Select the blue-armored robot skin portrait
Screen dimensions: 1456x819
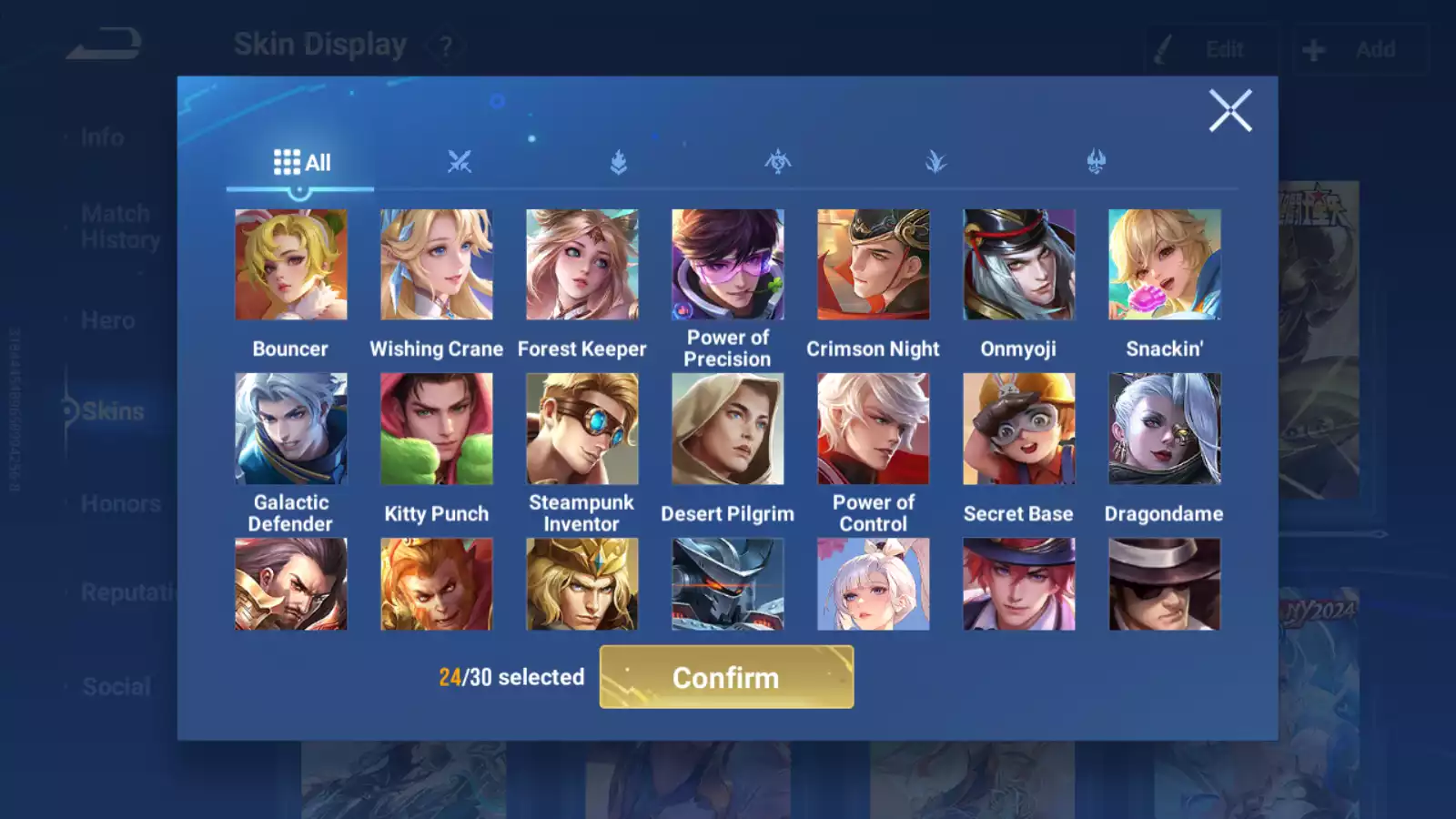(x=727, y=584)
